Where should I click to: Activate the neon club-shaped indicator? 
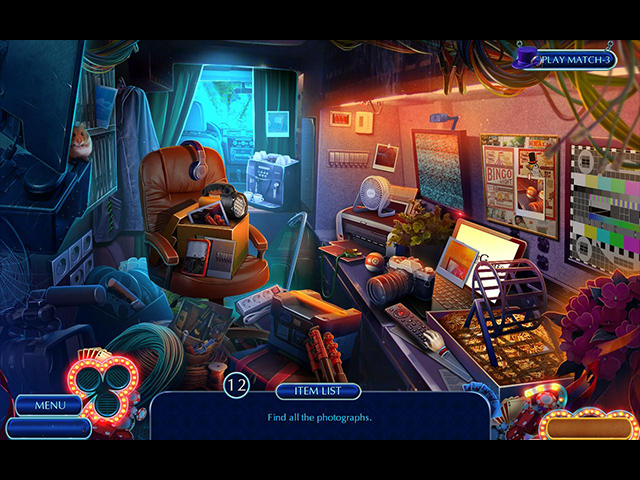pos(101,386)
